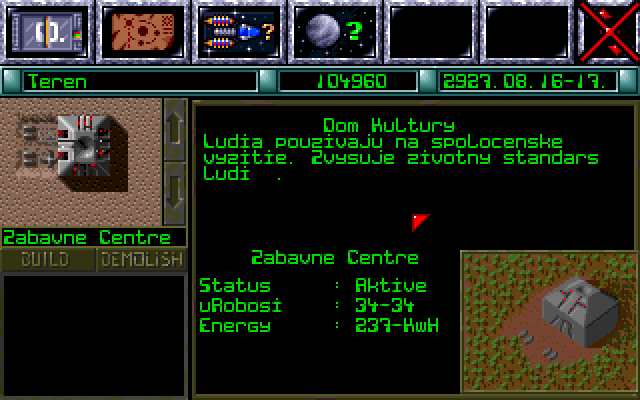Click the down arrow beside building preview
Image resolution: width=640 pixels, height=400 pixels.
(174, 190)
